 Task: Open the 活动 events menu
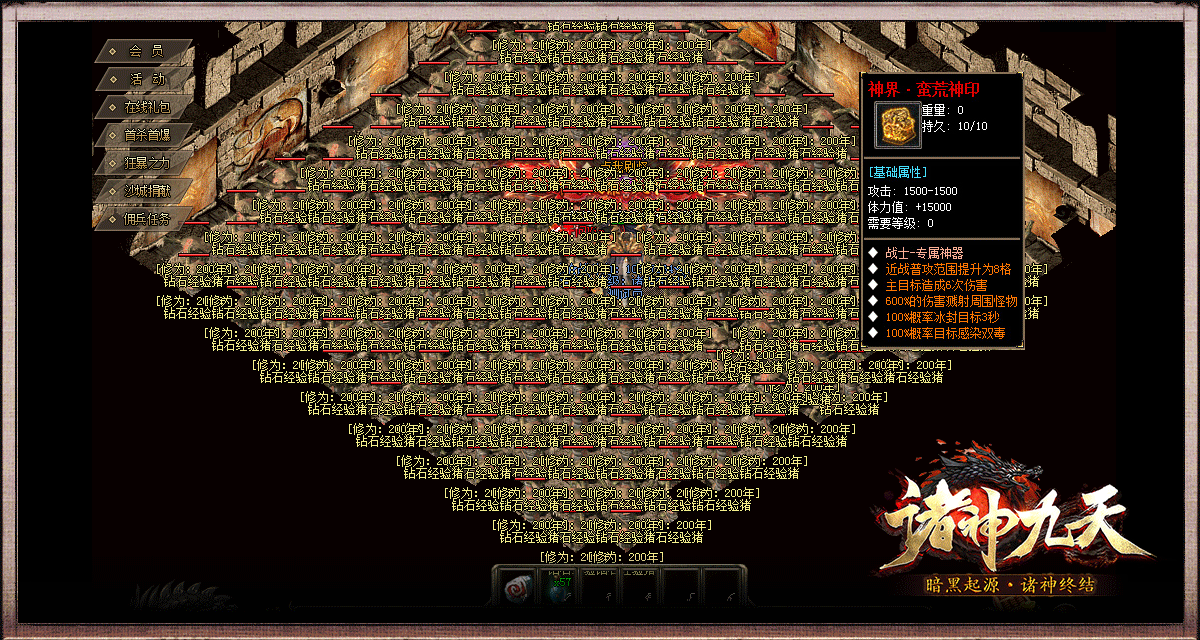(146, 79)
